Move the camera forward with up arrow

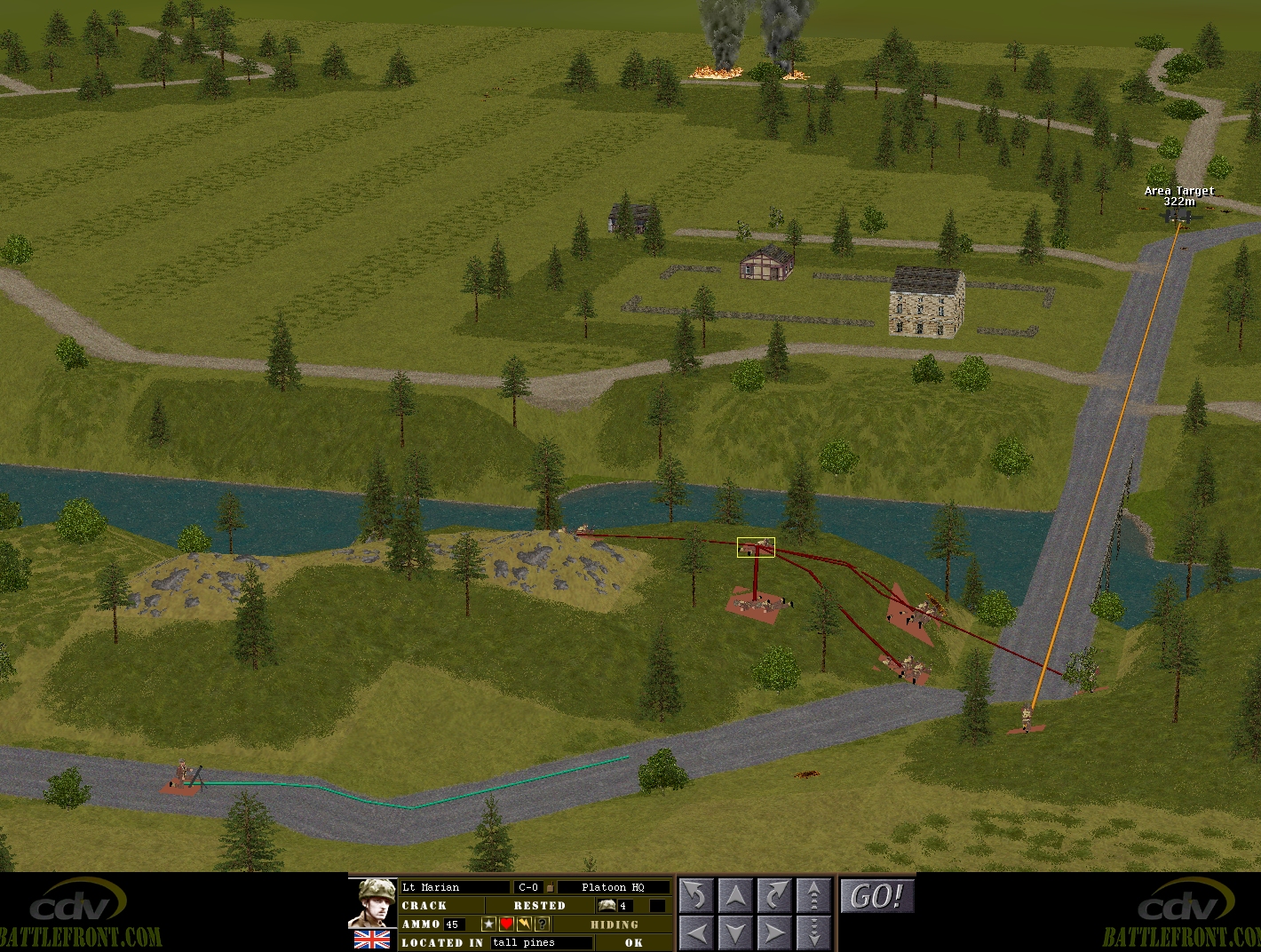point(735,896)
